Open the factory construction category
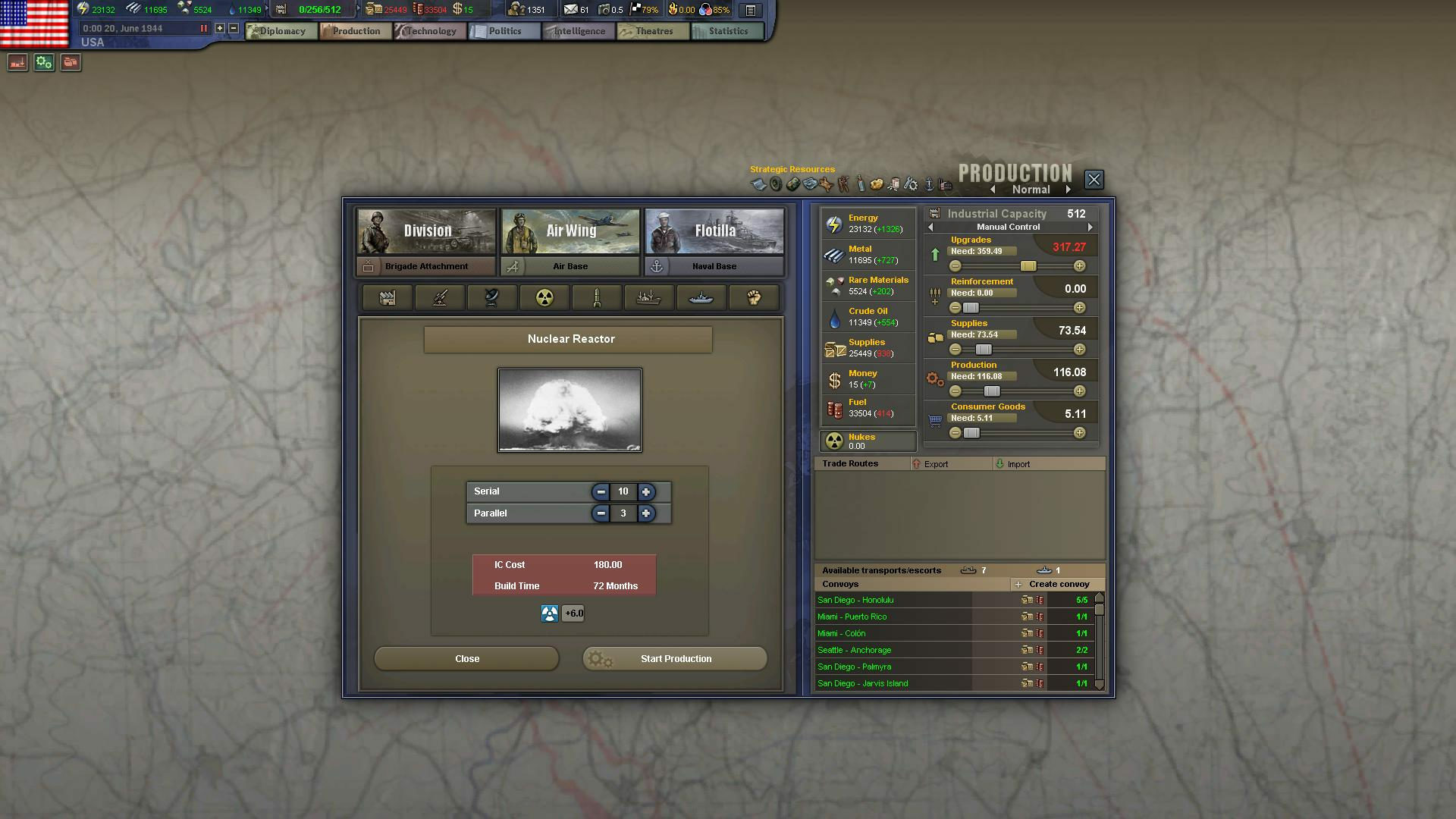Screen dimensions: 1456x819 pyautogui.click(x=387, y=297)
